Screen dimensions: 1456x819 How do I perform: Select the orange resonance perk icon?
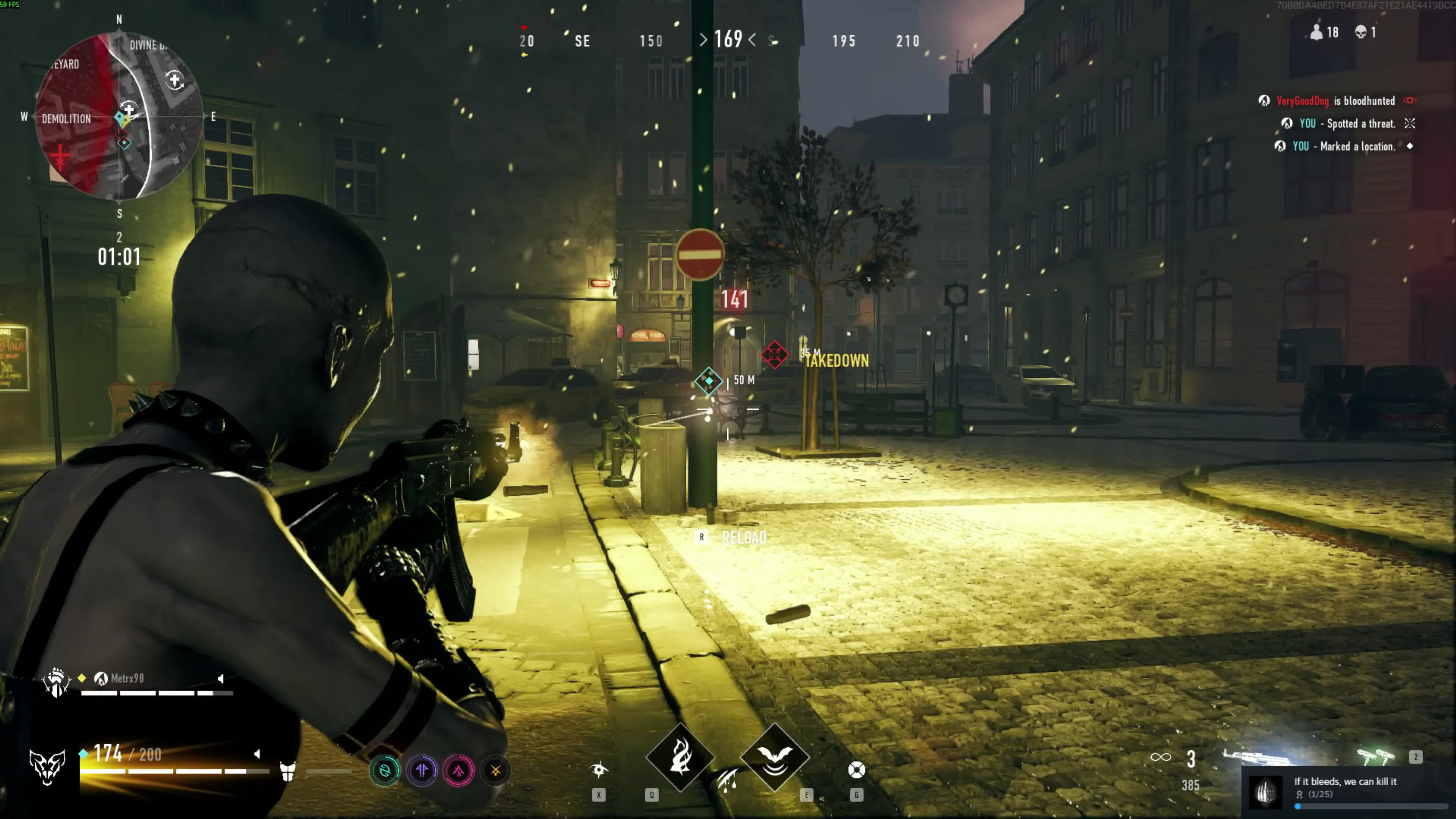point(496,770)
